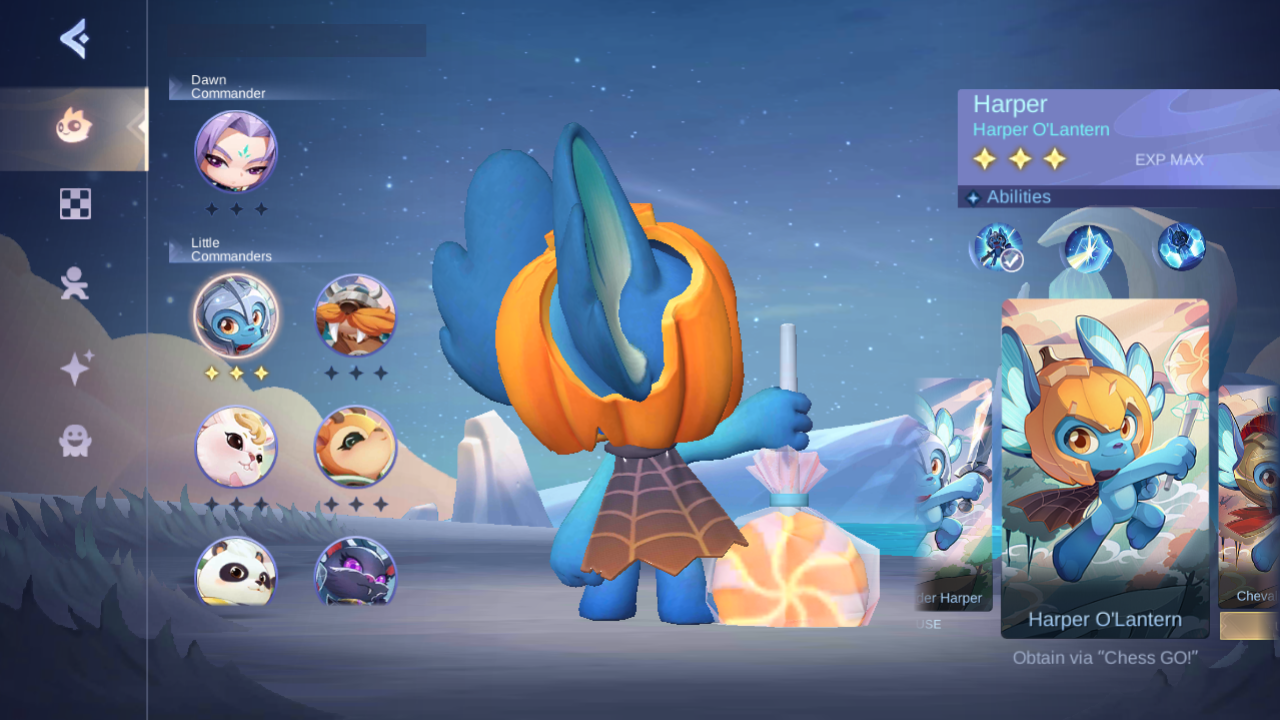Screen dimensions: 1280x720
Task: View the third blue orb ability
Action: pos(1181,247)
